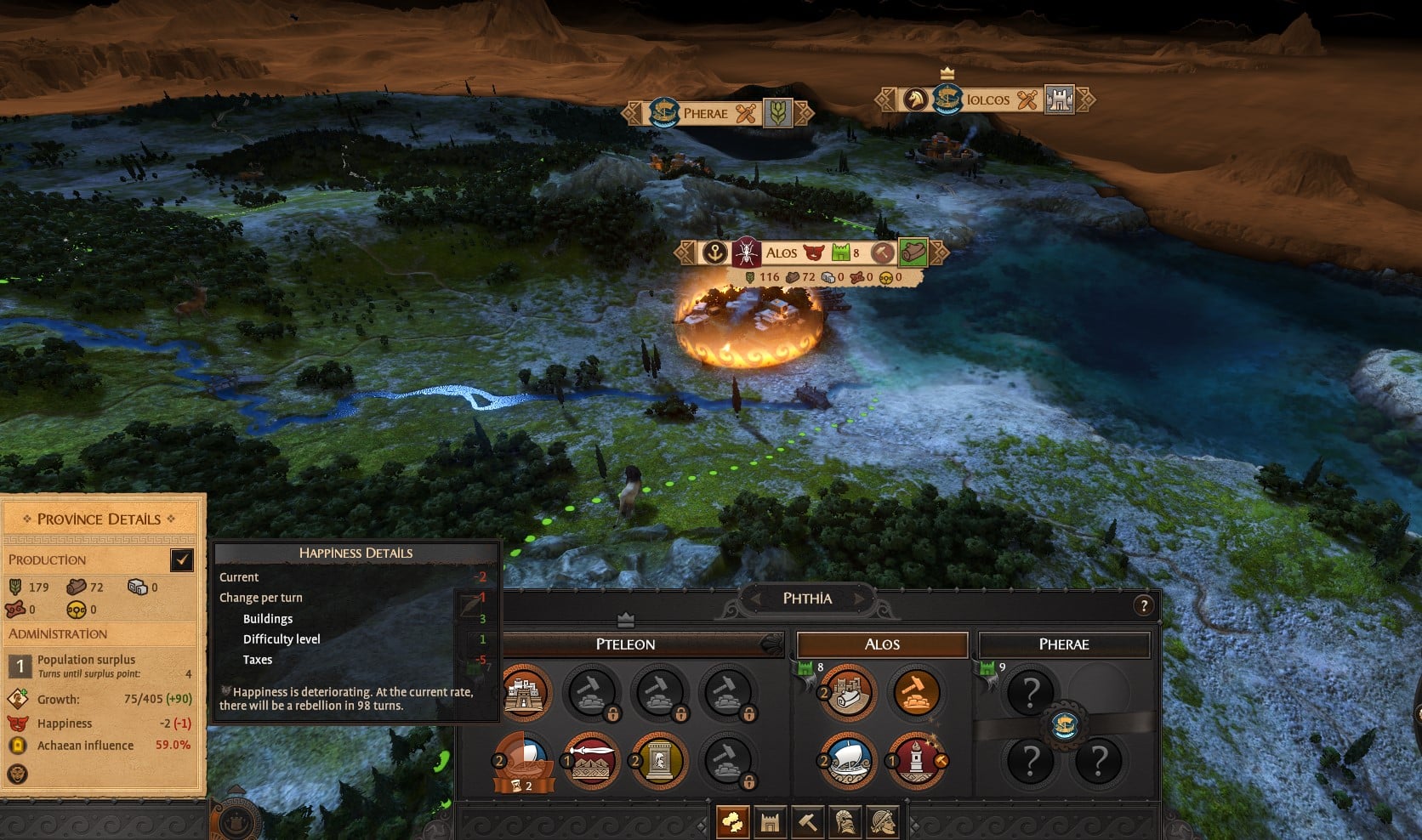Click the Iolcos settlement label on map
The image size is (1422, 840).
(987, 100)
